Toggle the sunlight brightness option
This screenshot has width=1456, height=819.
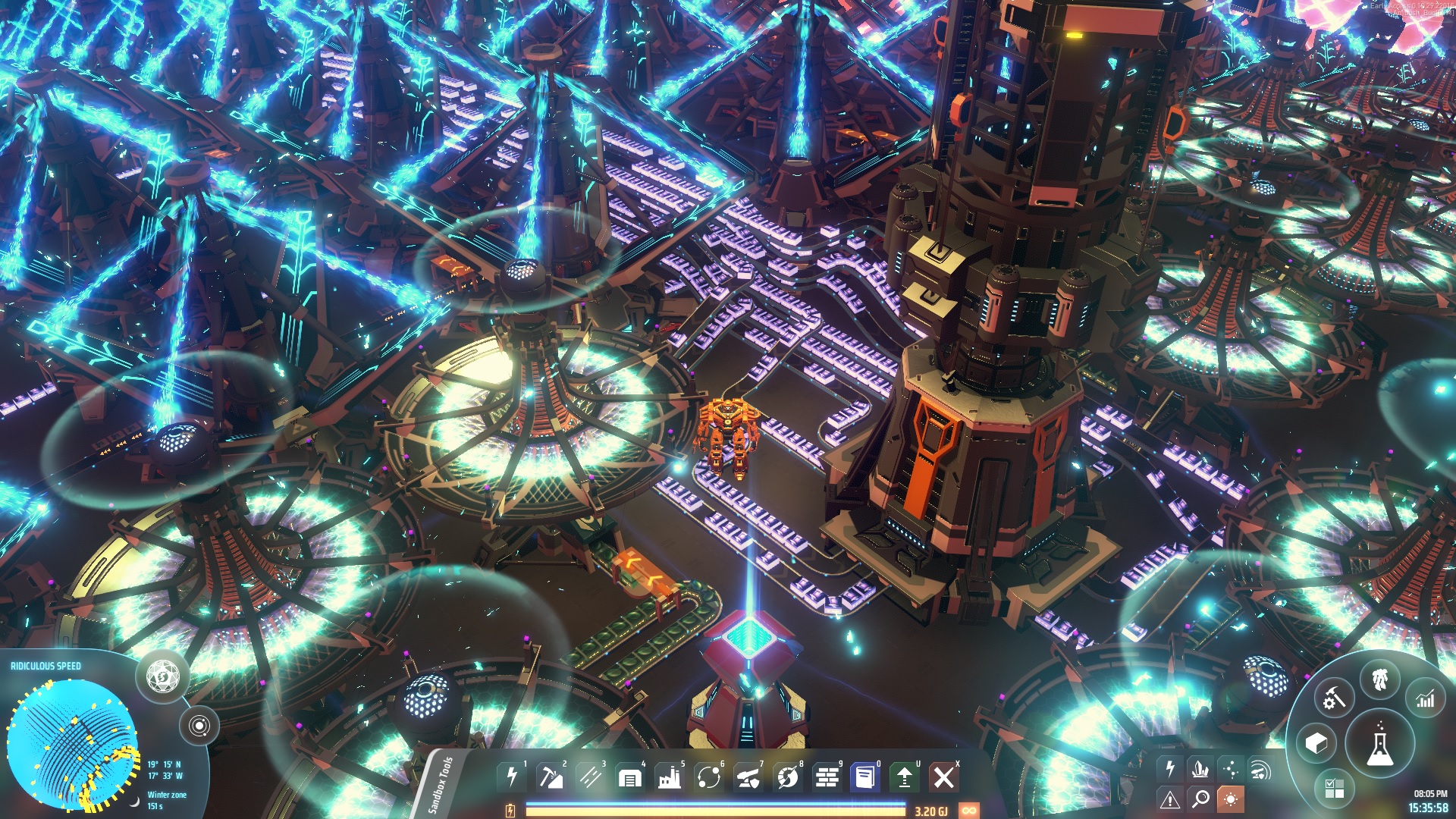click(1232, 798)
